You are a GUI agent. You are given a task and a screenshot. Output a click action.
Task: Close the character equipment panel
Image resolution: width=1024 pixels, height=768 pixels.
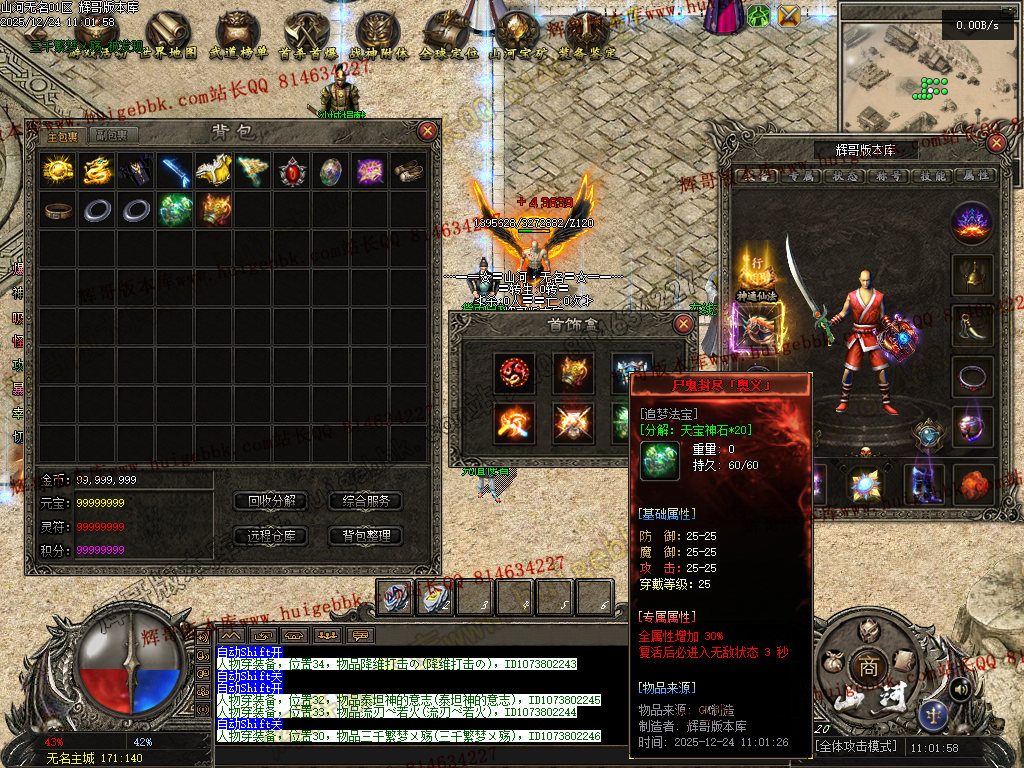pos(995,142)
